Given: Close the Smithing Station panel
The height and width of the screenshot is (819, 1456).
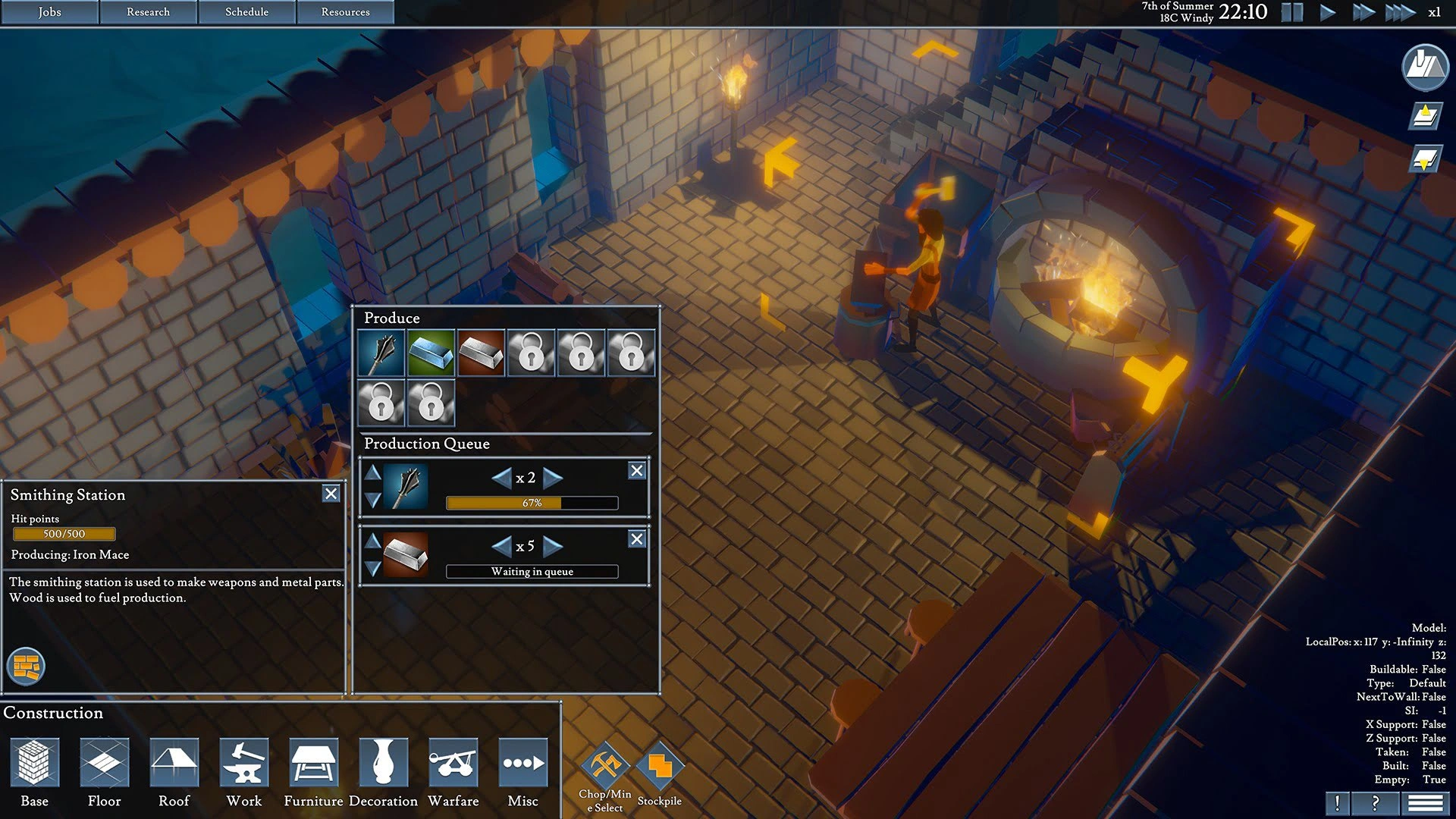Looking at the screenshot, I should [331, 494].
